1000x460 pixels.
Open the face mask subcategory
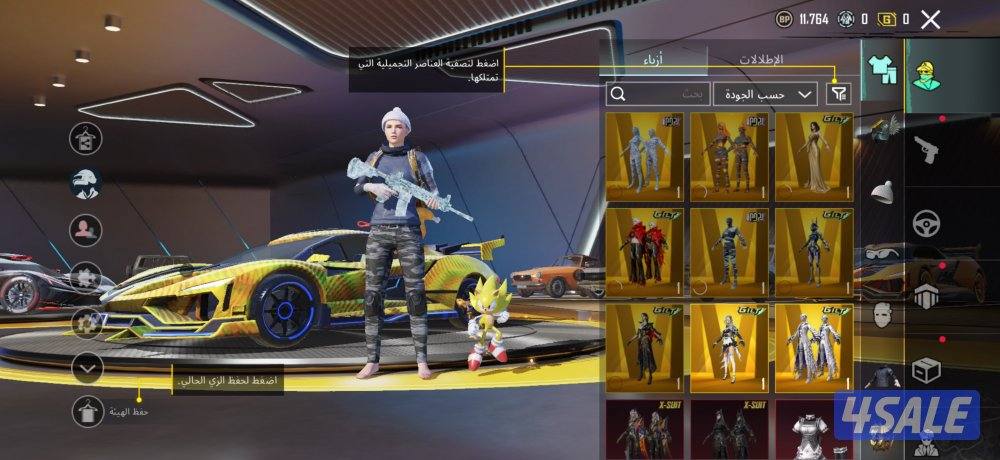pyautogui.click(x=882, y=317)
